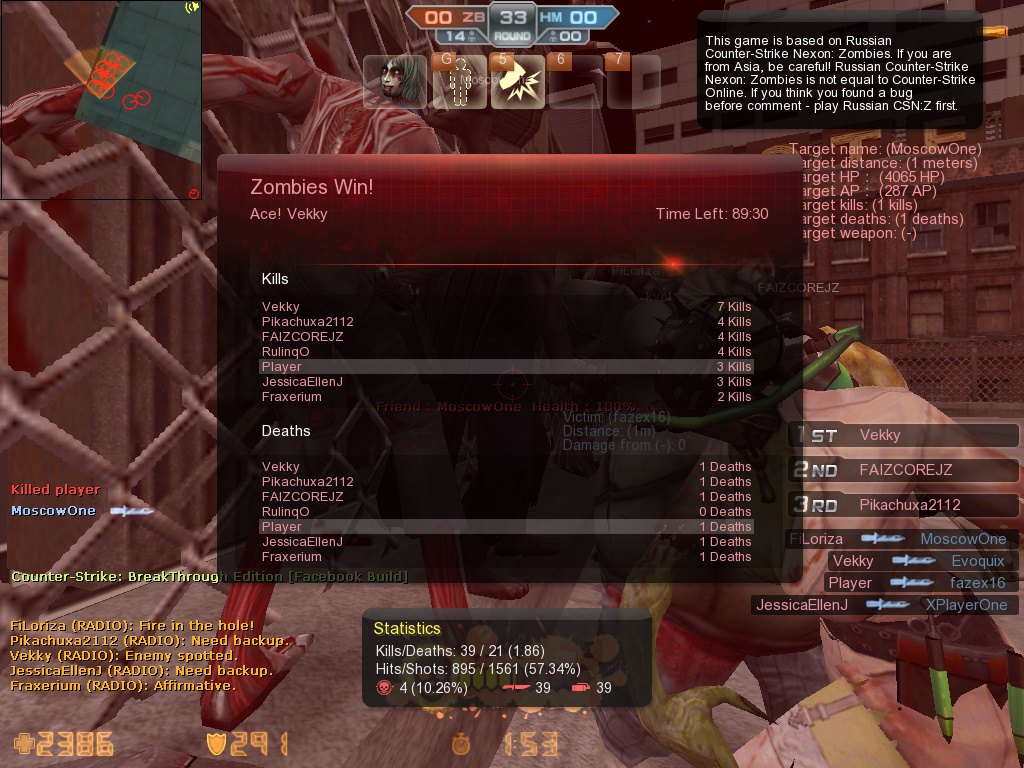Select Pikachuxa2112 in the Kills list
1024x768 pixels.
pos(505,322)
